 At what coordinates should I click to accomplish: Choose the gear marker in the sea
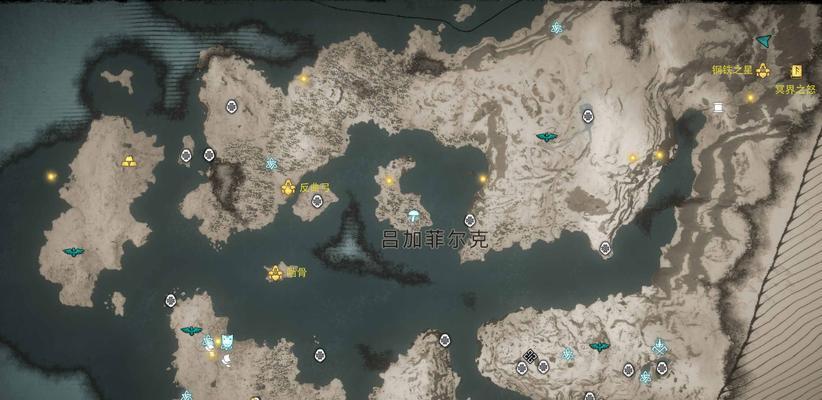(x=274, y=273)
